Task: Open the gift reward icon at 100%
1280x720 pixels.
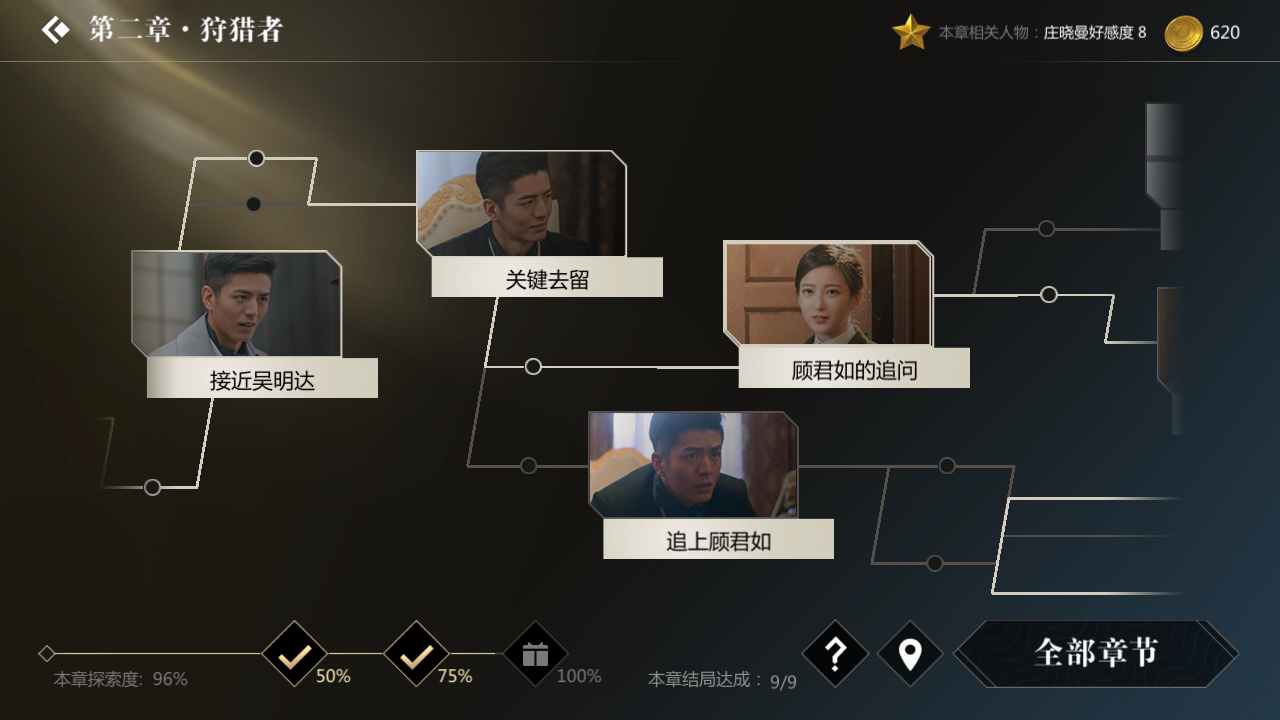Action: coord(534,654)
